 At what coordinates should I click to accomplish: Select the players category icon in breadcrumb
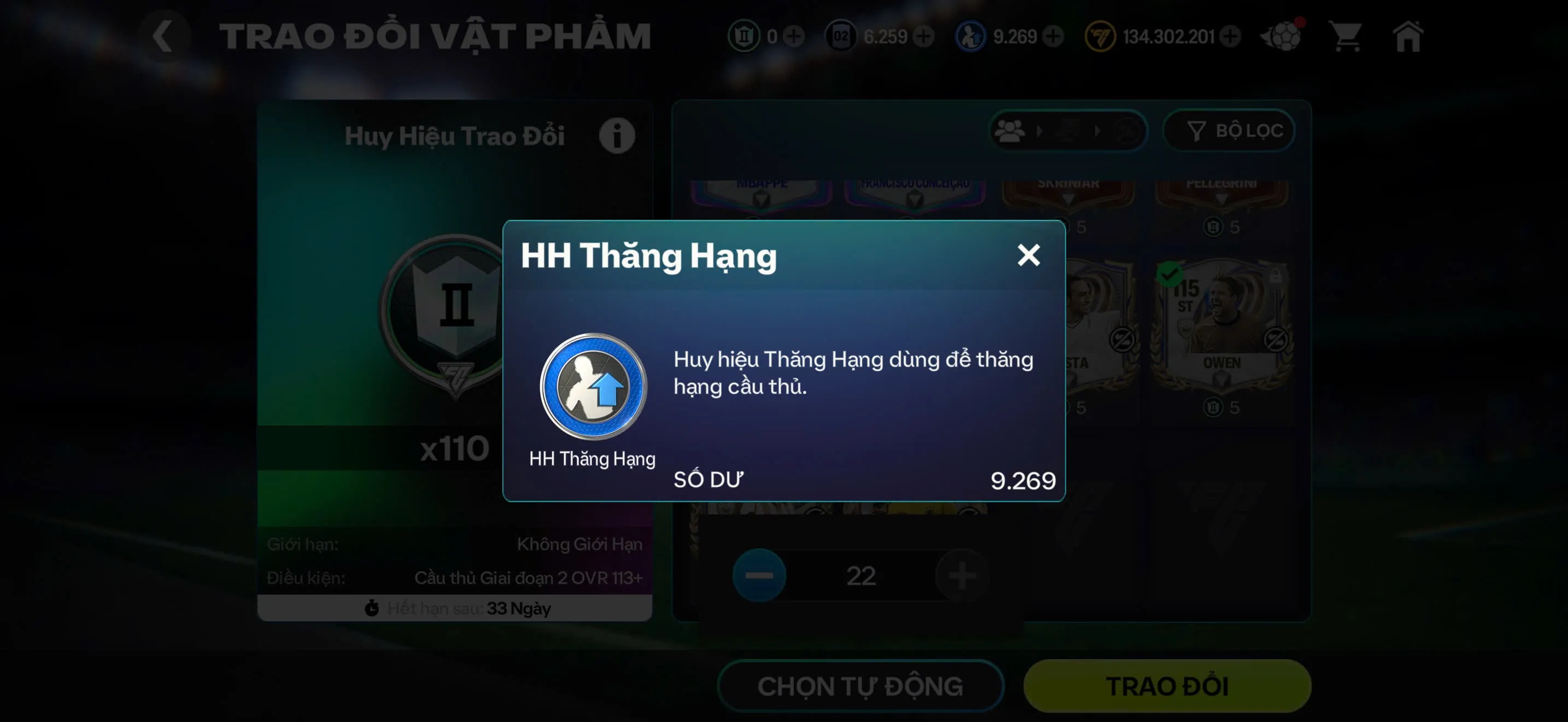pyautogui.click(x=1010, y=130)
